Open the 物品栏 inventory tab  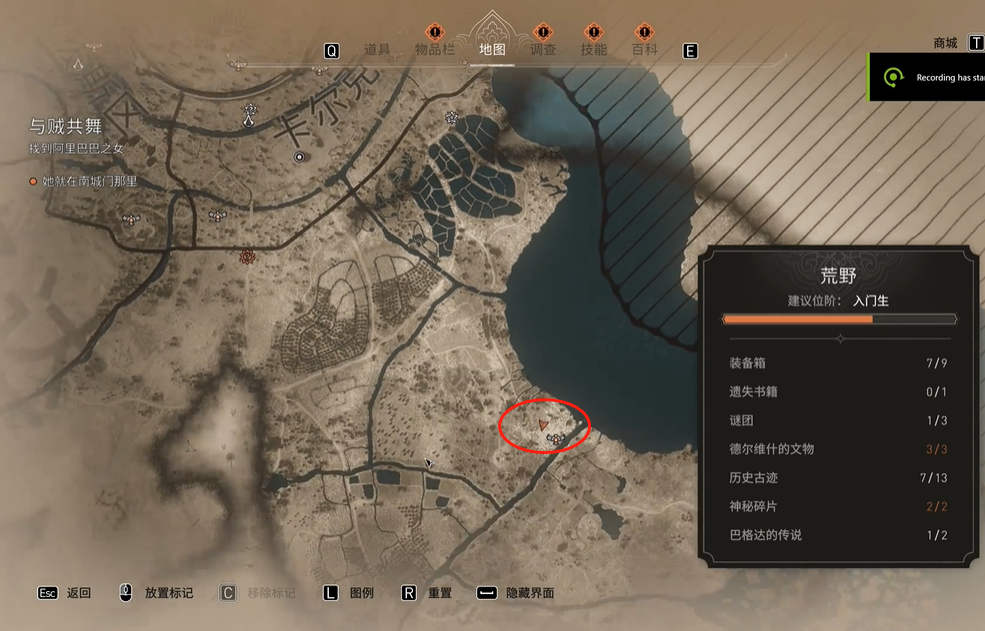coord(435,50)
